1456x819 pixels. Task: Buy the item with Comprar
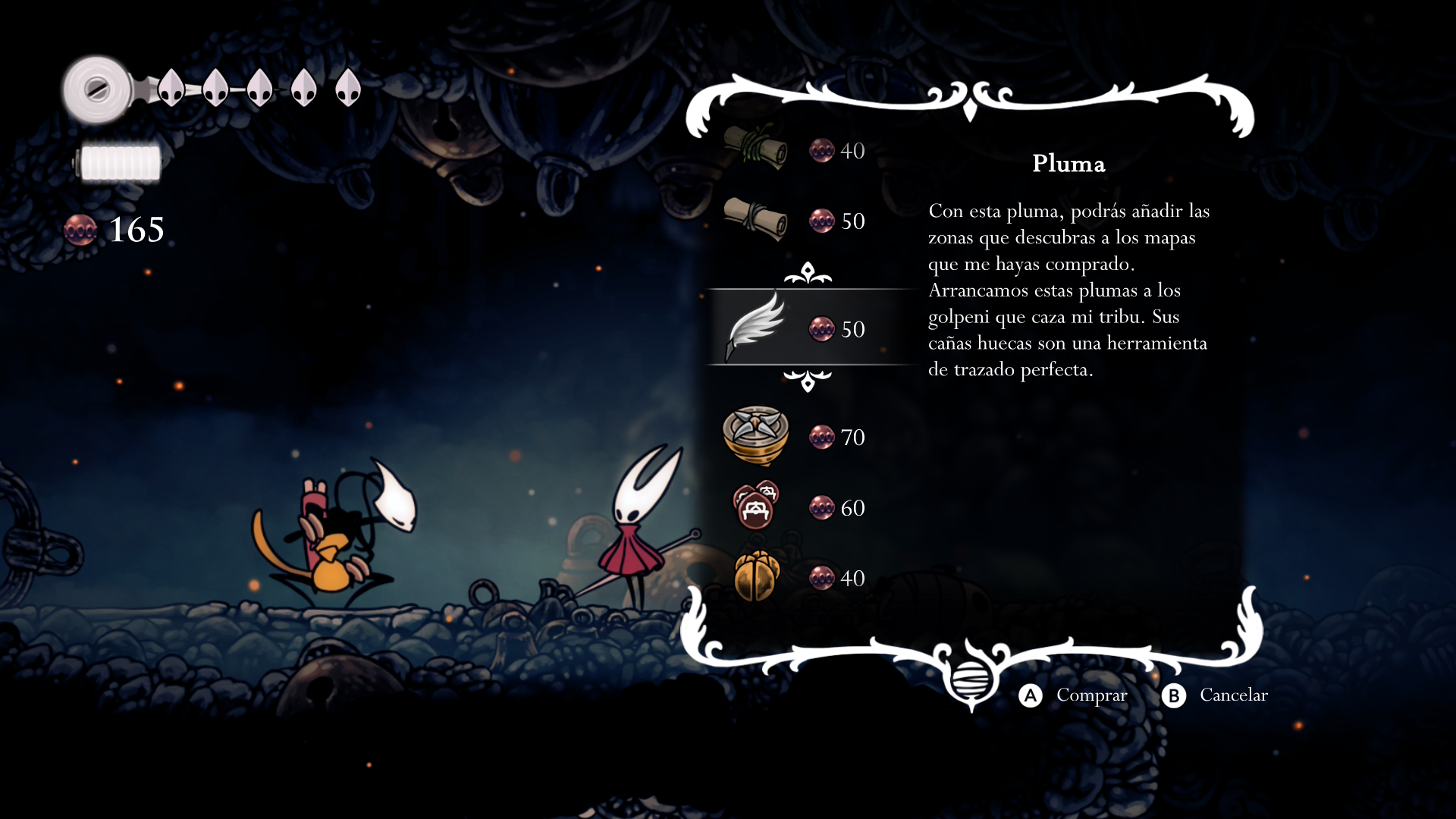coord(1073,695)
